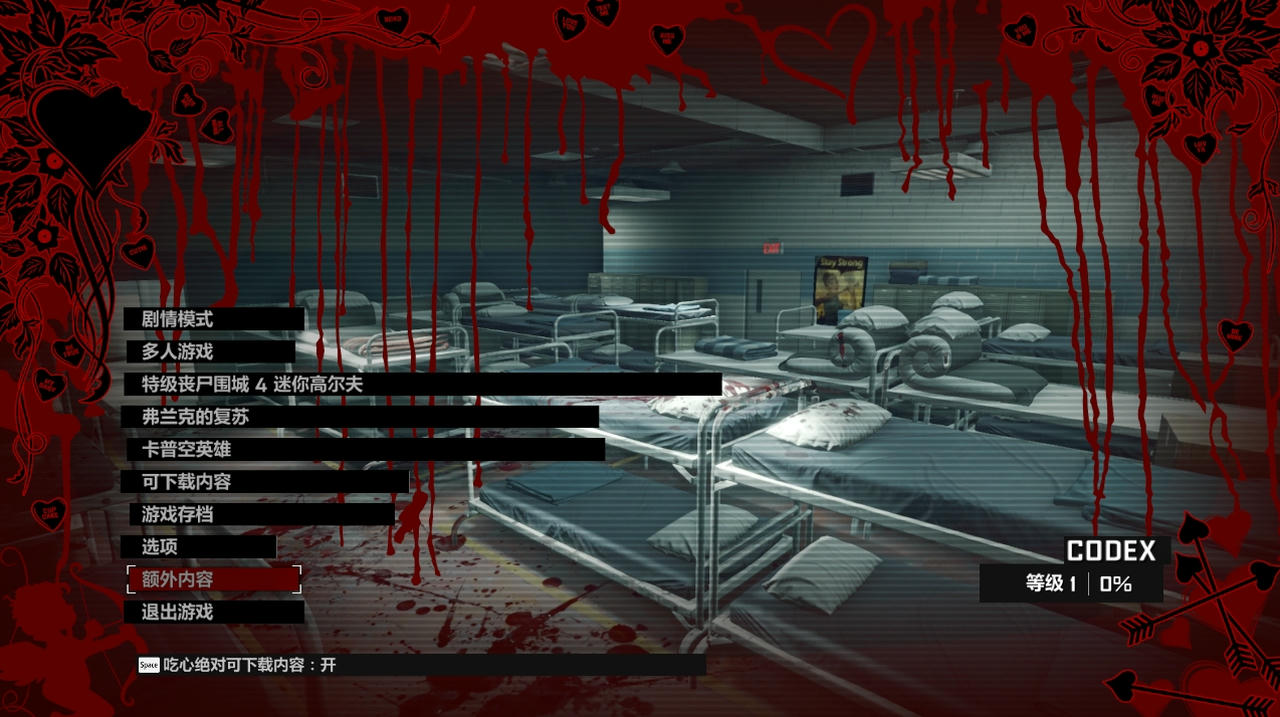Select the highlighted 额外内容 entry
The height and width of the screenshot is (717, 1280).
coord(178,579)
